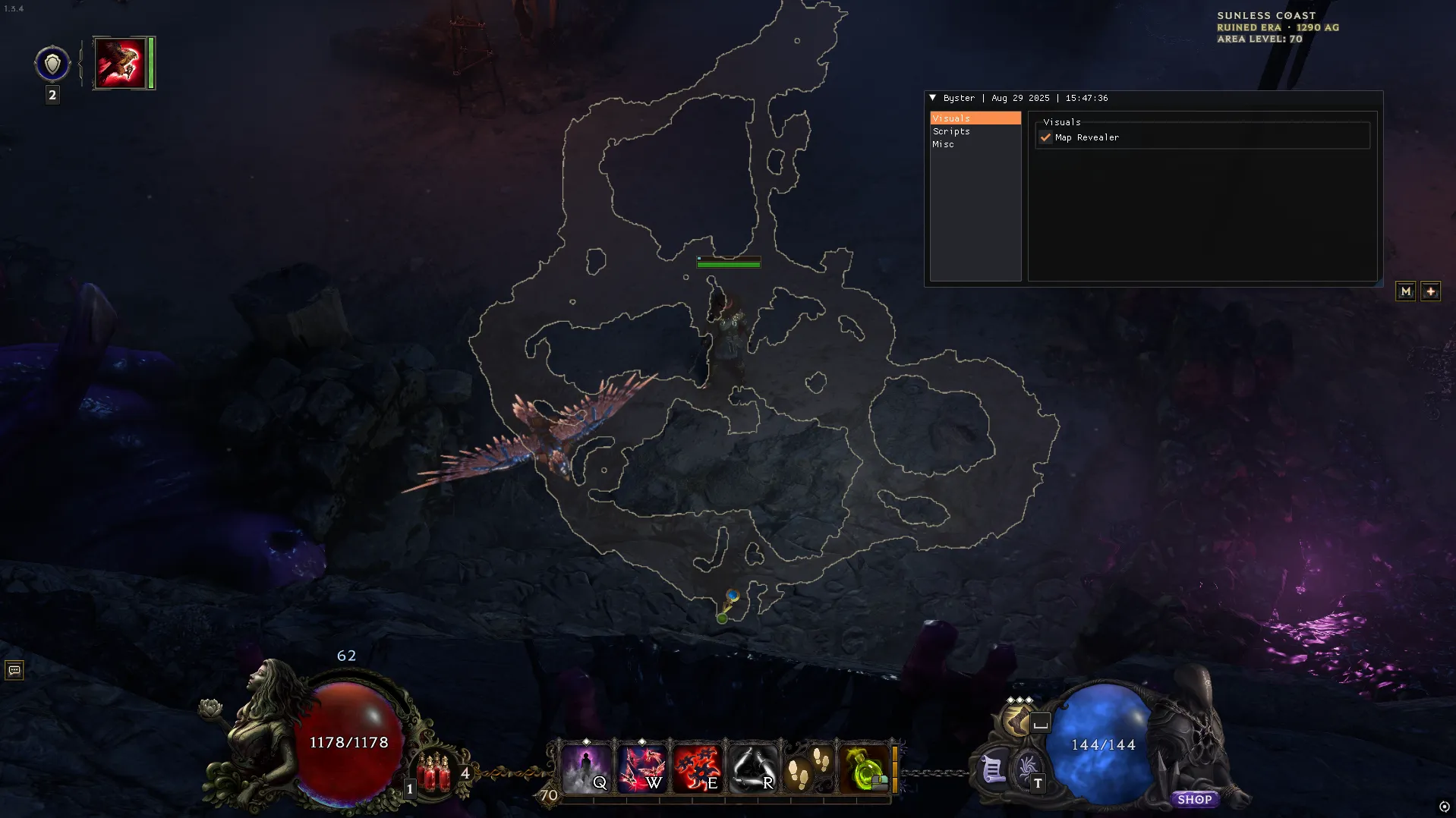Use the W red blades skill
Screen dimensions: 1456x818
(x=641, y=769)
